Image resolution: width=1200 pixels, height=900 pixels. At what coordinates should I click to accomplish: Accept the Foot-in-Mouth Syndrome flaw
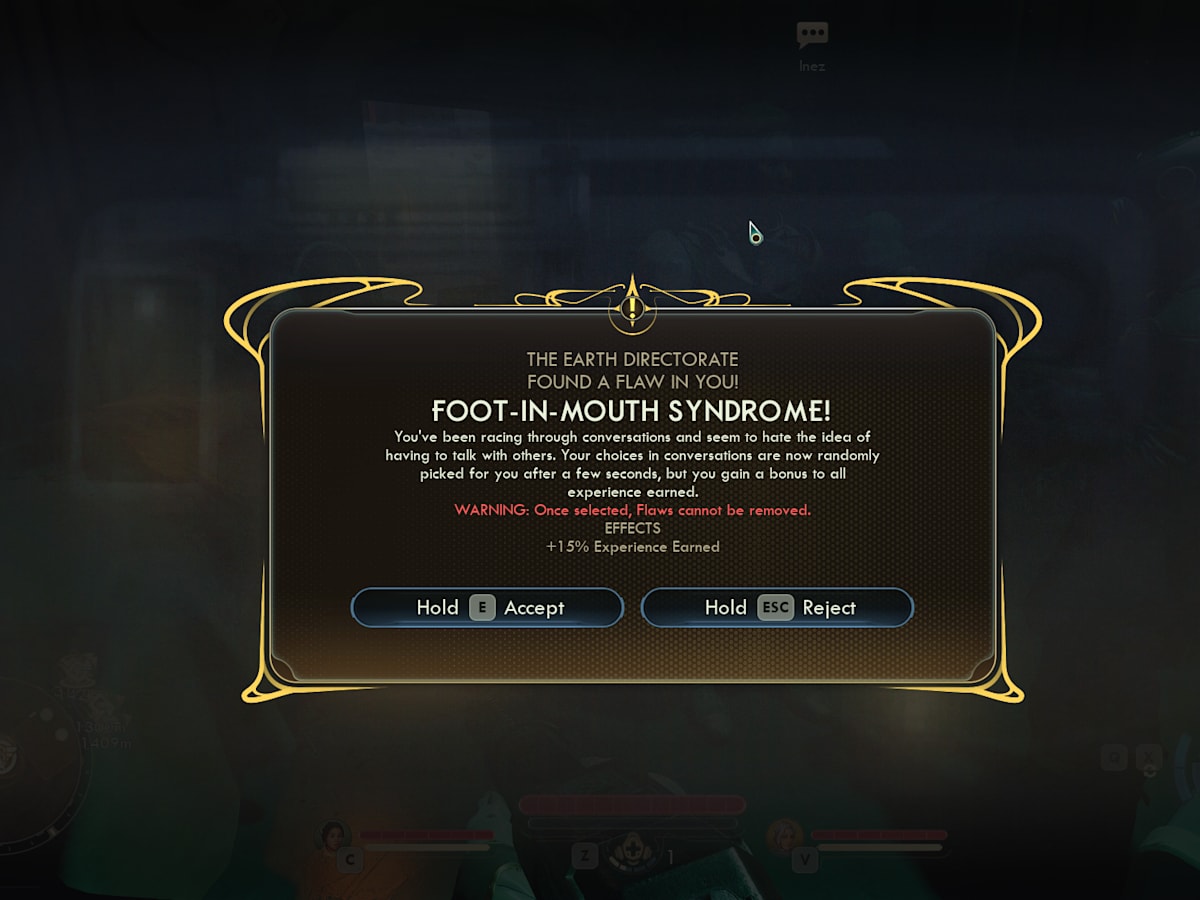487,608
